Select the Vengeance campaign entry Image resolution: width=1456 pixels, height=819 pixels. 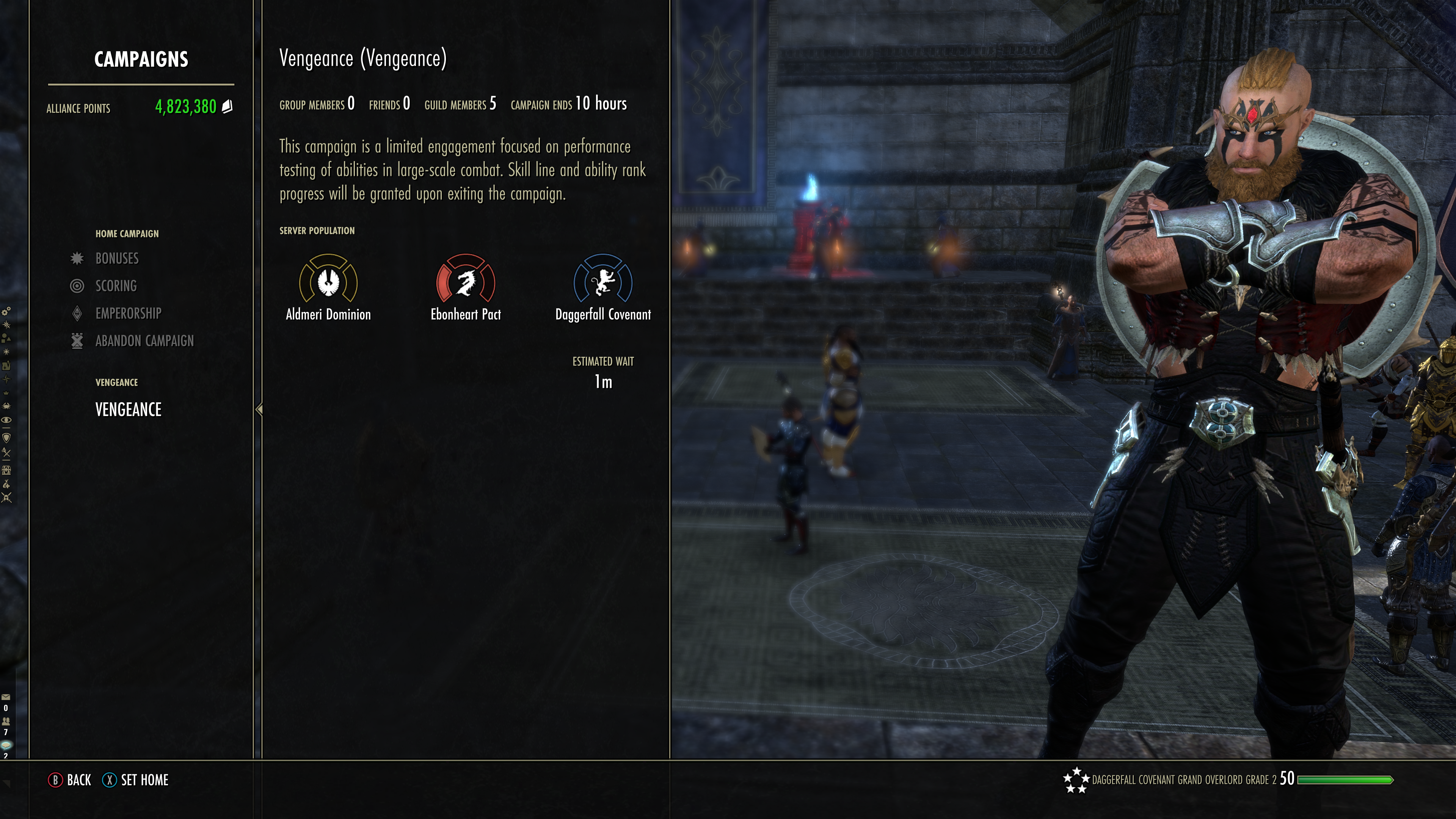[128, 409]
